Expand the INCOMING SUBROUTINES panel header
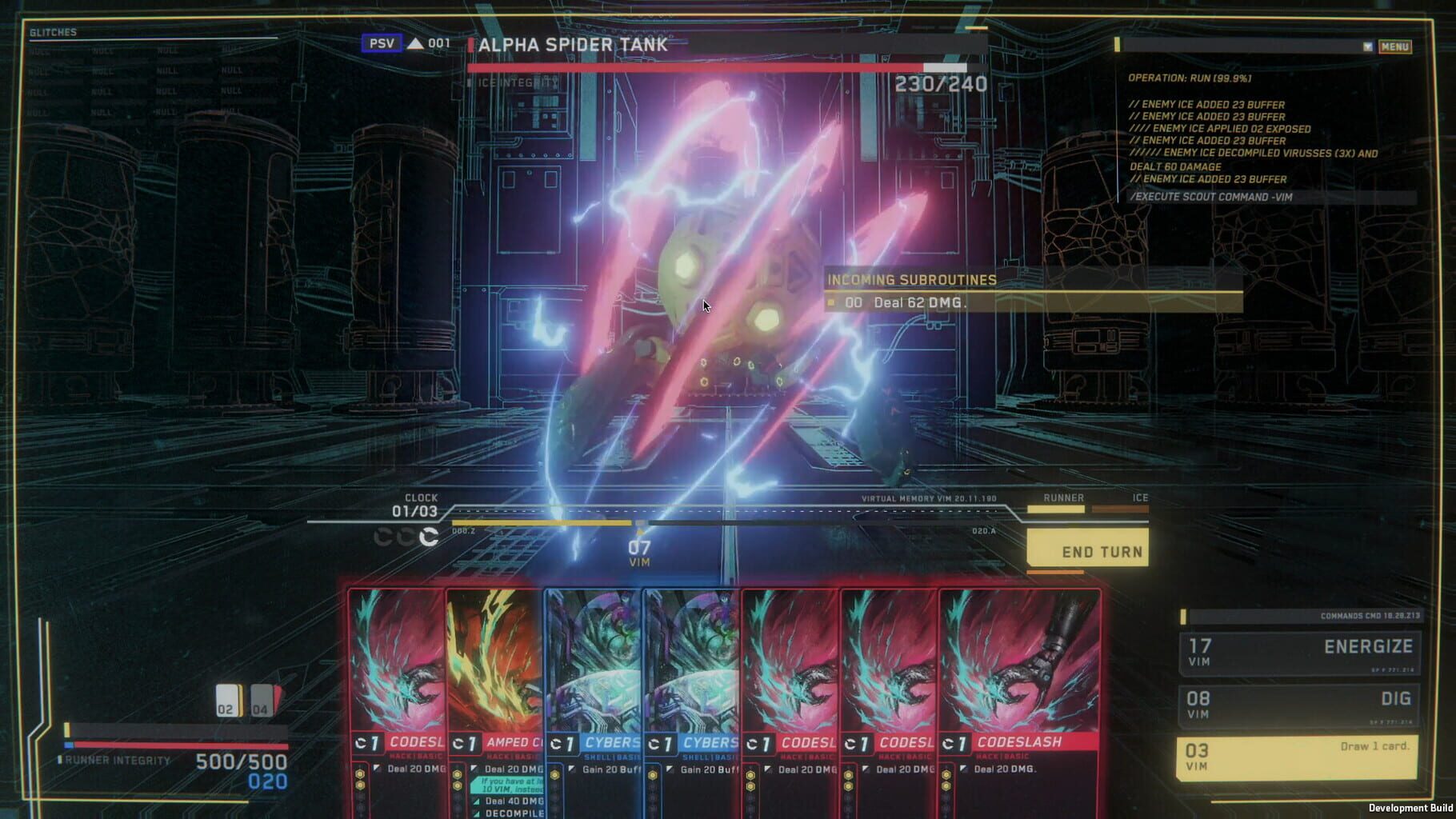 [911, 280]
